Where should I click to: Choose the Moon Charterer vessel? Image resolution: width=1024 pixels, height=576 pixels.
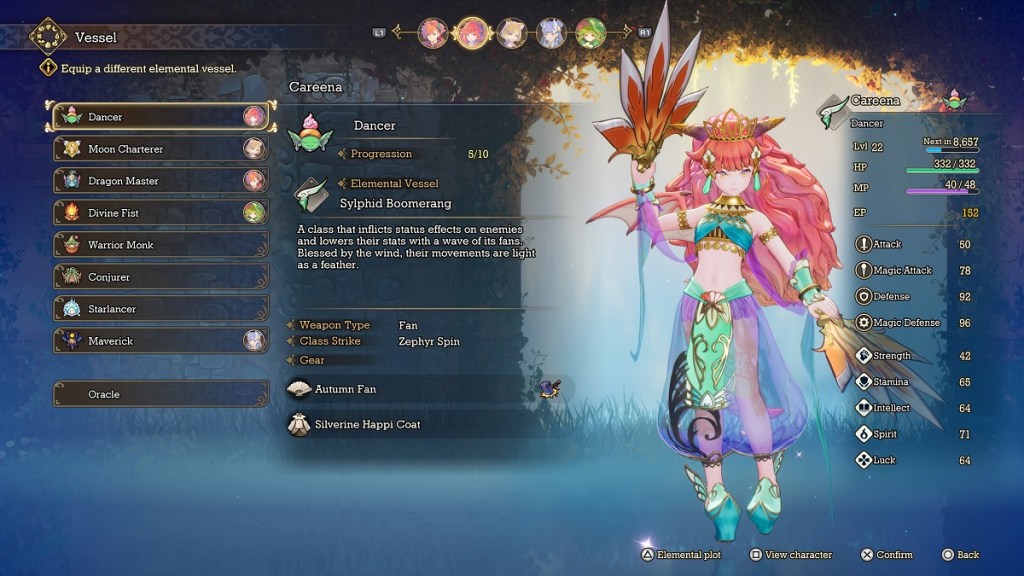tap(160, 149)
